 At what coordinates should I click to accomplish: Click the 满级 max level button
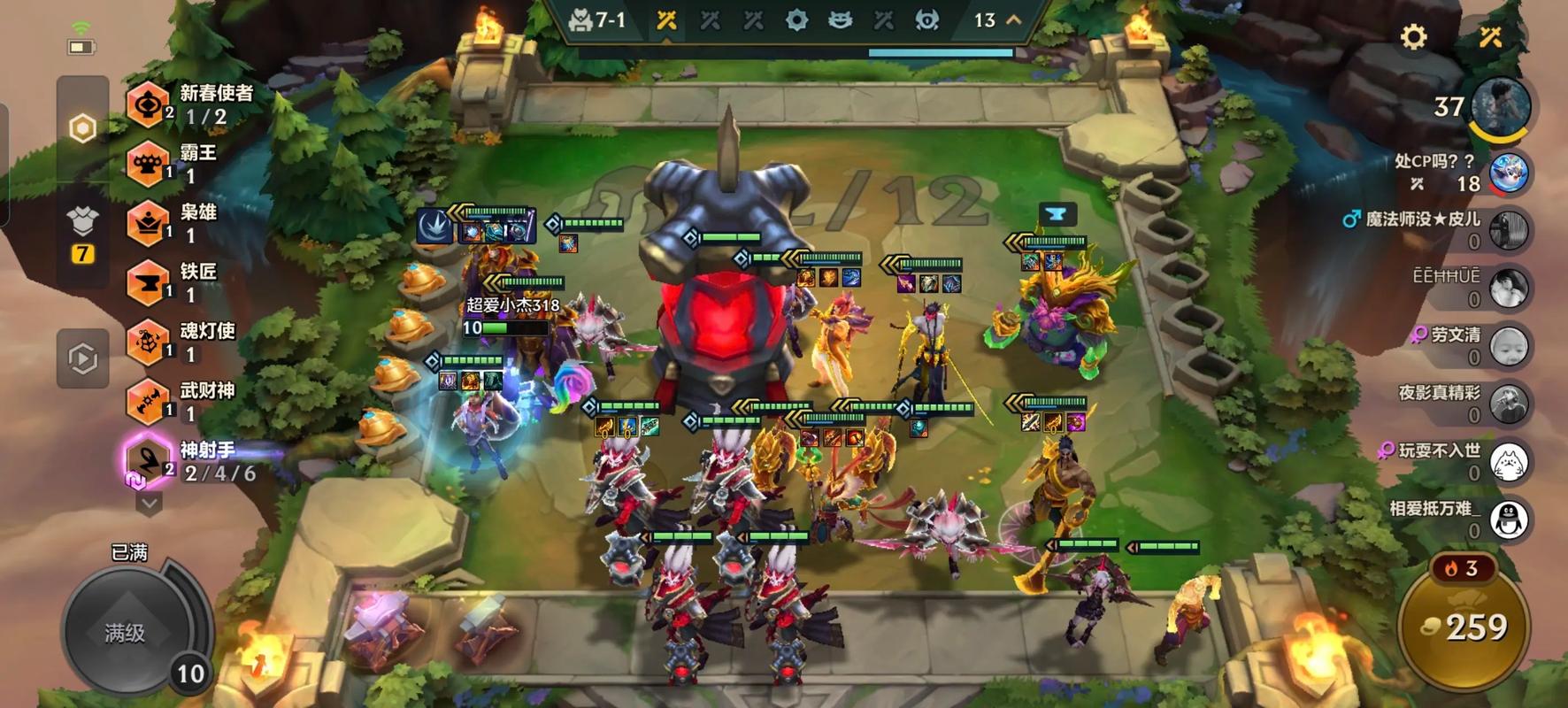click(x=126, y=632)
